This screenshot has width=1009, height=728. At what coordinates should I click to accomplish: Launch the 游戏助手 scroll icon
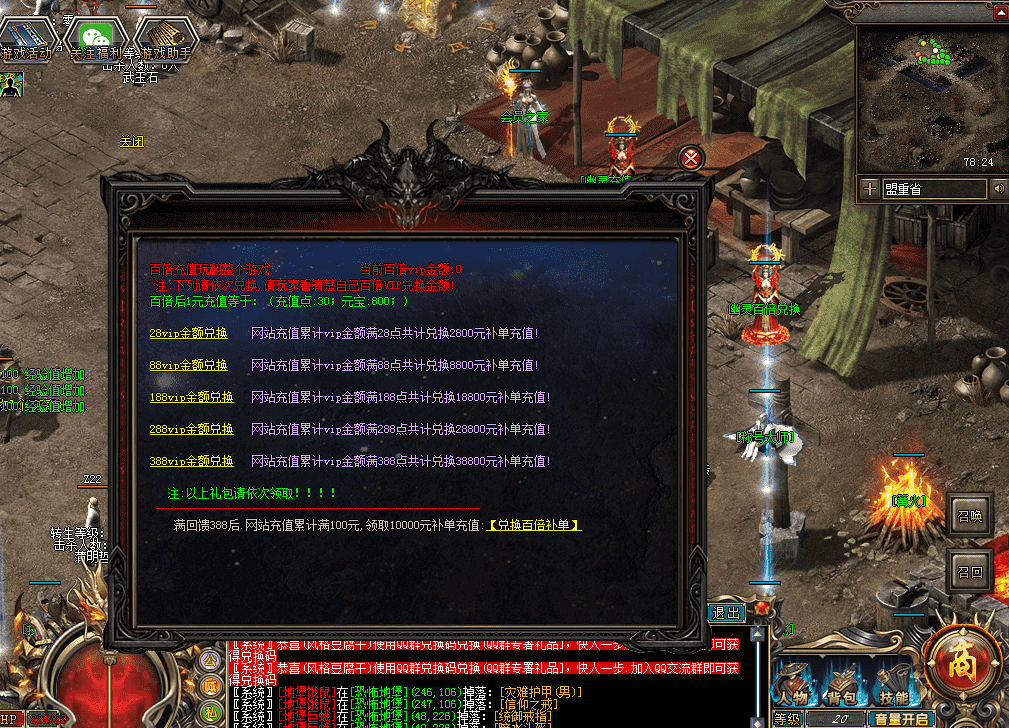point(165,40)
